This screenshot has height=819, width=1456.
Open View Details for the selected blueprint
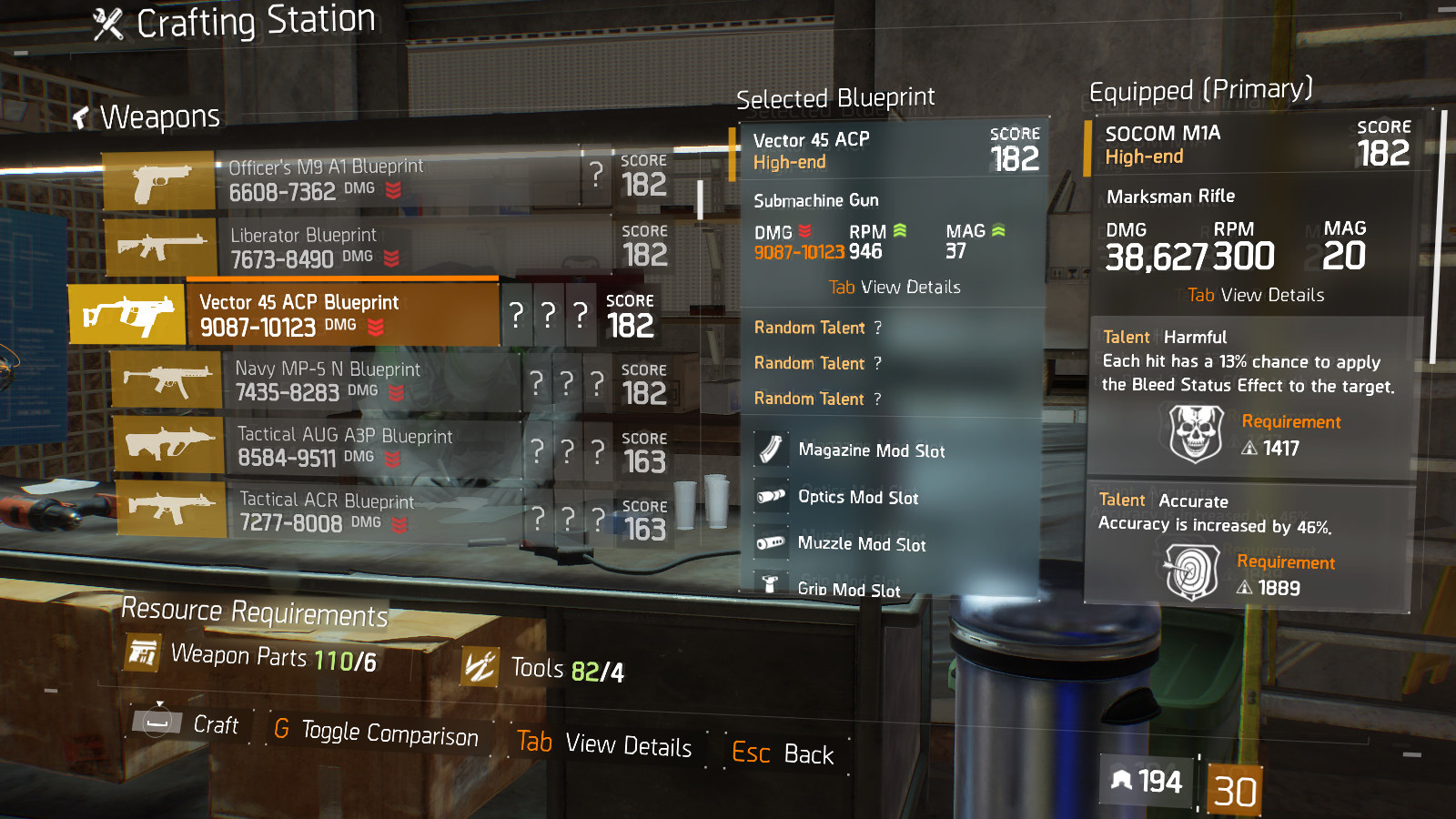(895, 287)
